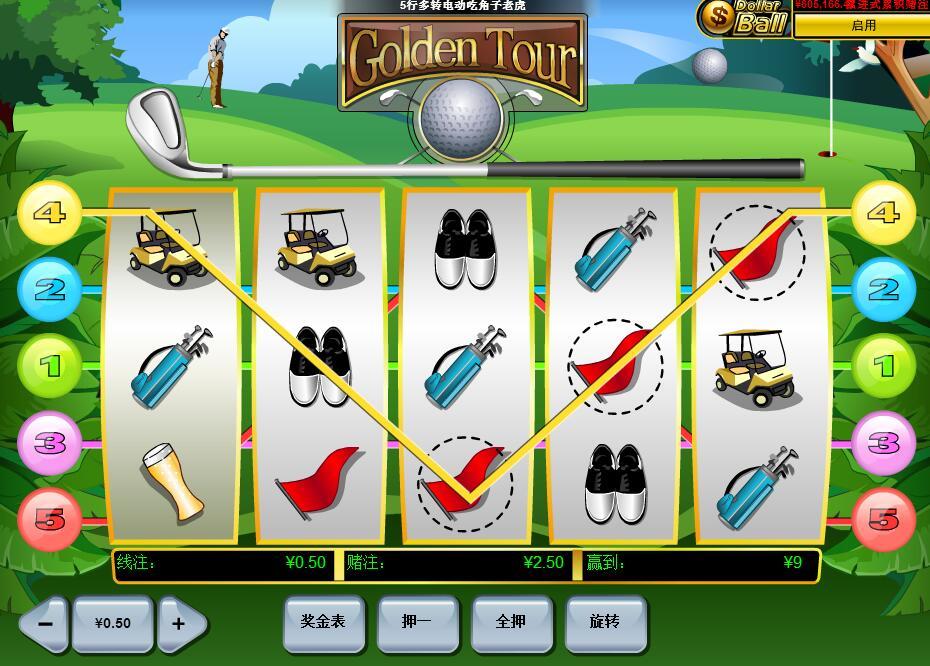Activate pink payline 3 on the right side
The width and height of the screenshot is (930, 666).
[884, 443]
